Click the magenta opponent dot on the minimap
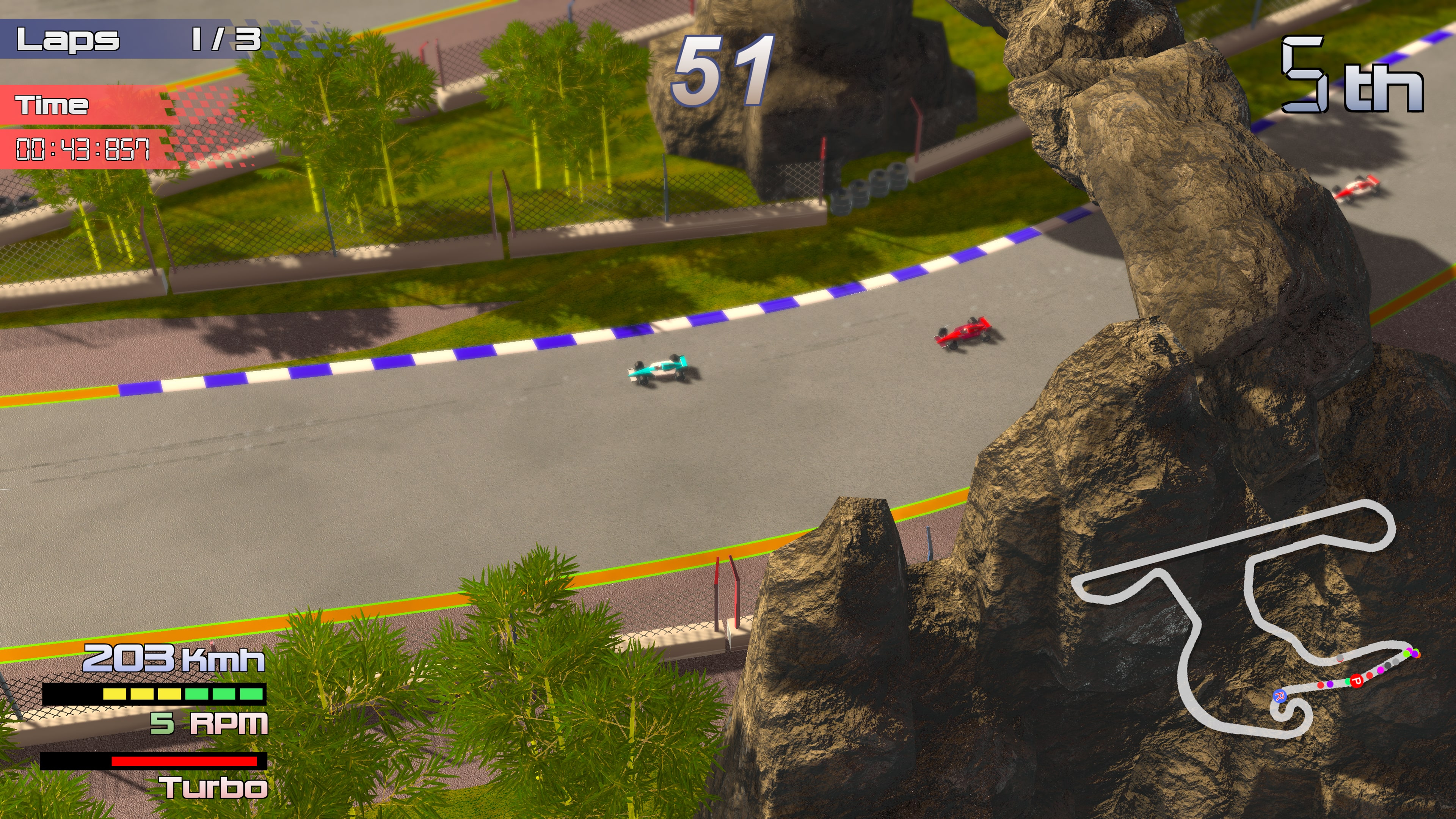 point(1381,671)
